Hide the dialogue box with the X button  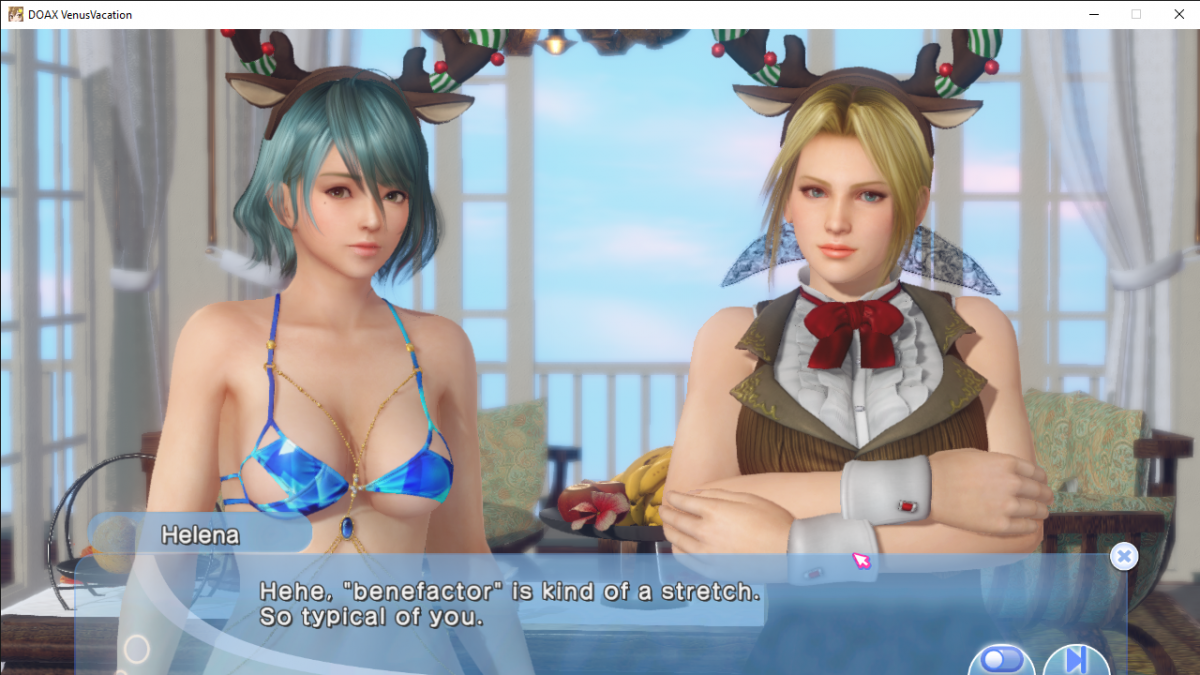point(1124,557)
